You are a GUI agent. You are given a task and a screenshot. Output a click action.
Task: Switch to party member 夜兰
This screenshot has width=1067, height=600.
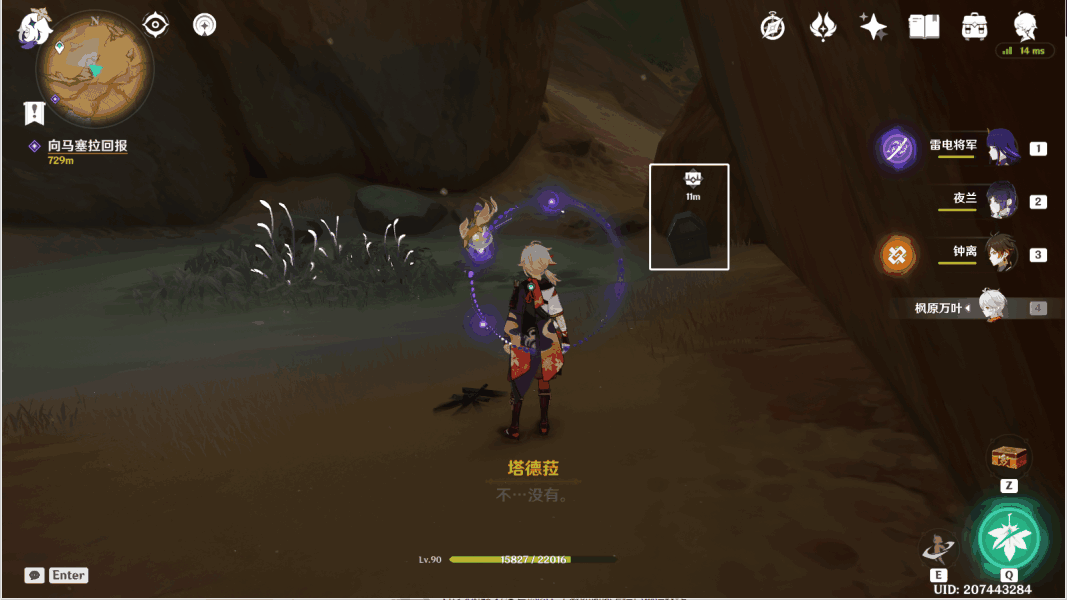coord(1002,201)
